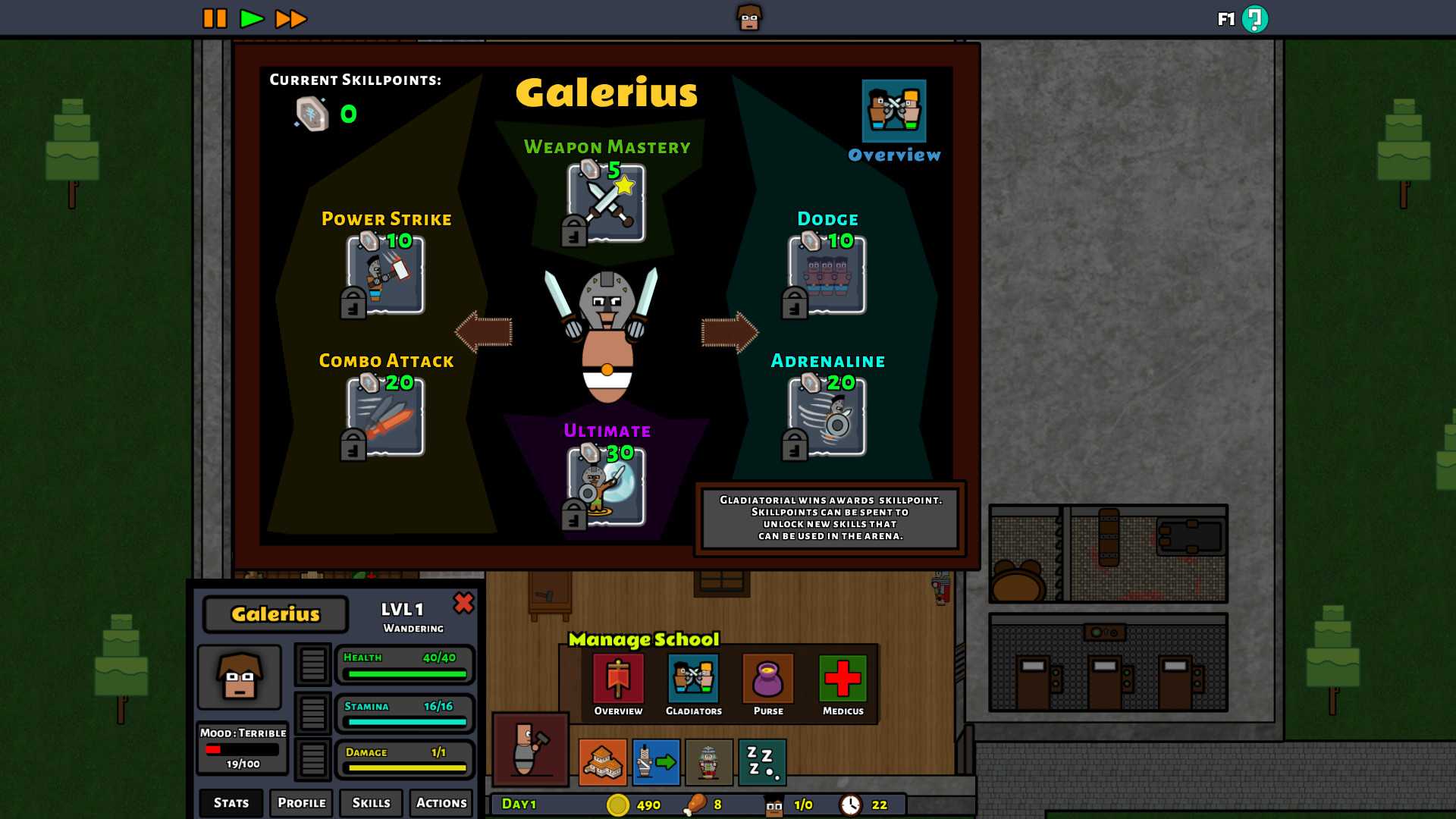Open the F1 help button
Viewport: 1456px width, 819px height.
point(1254,19)
